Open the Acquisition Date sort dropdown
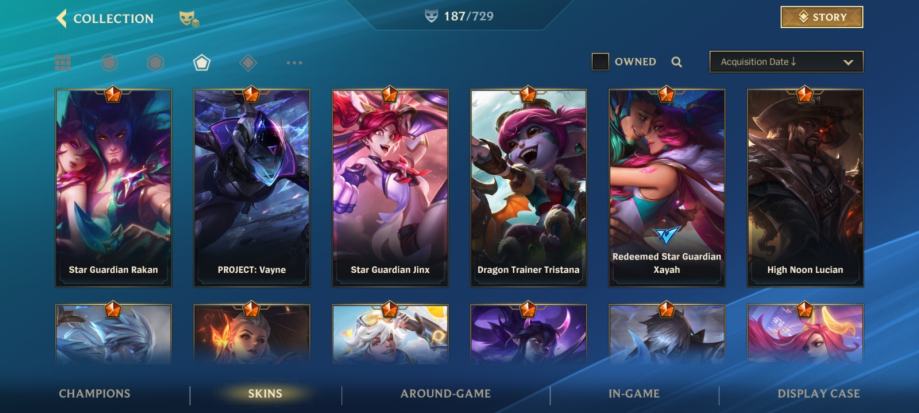Viewport: 919px width, 413px height. tap(785, 62)
